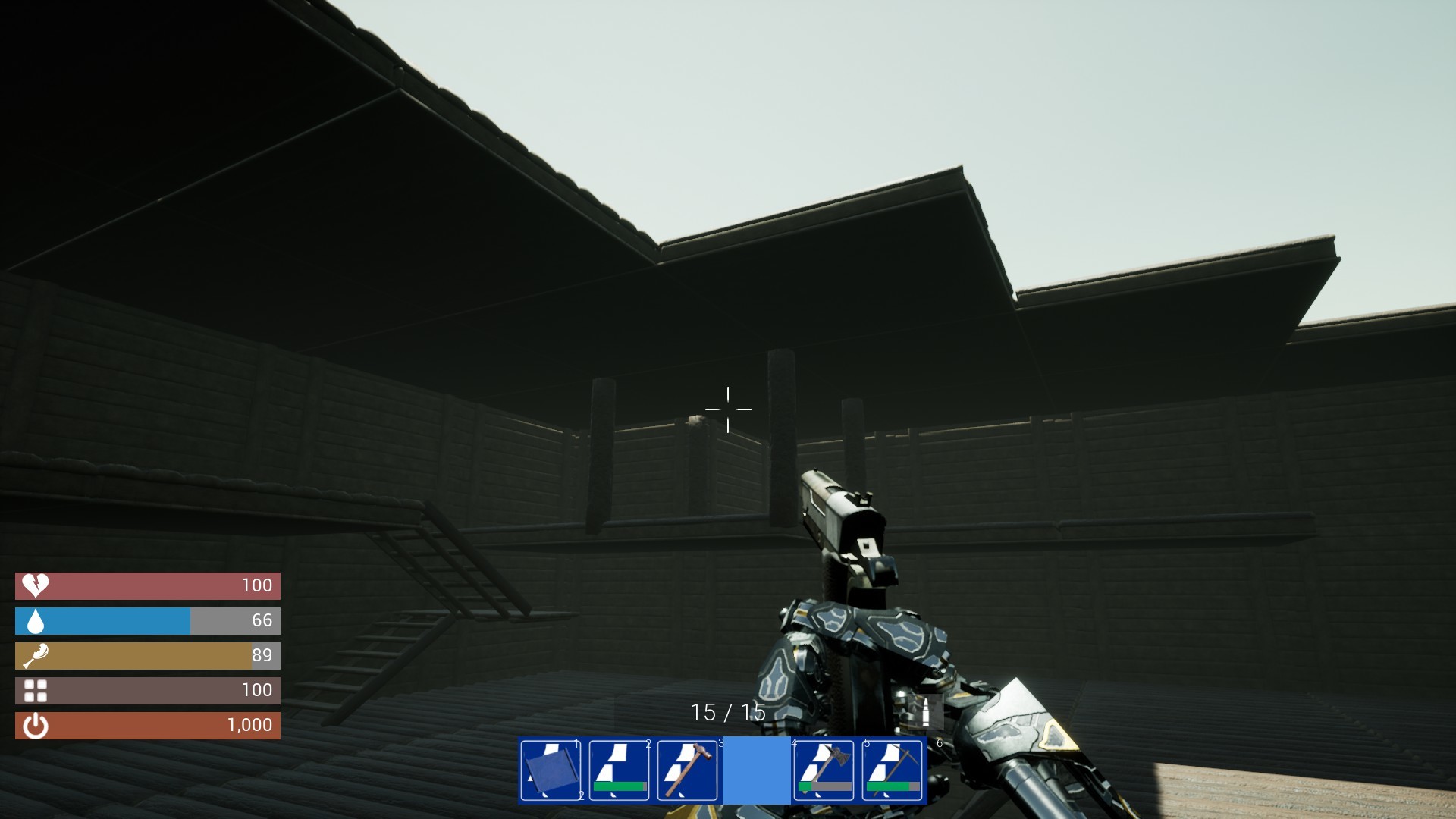Click the crosshair at screen center

[x=728, y=409]
